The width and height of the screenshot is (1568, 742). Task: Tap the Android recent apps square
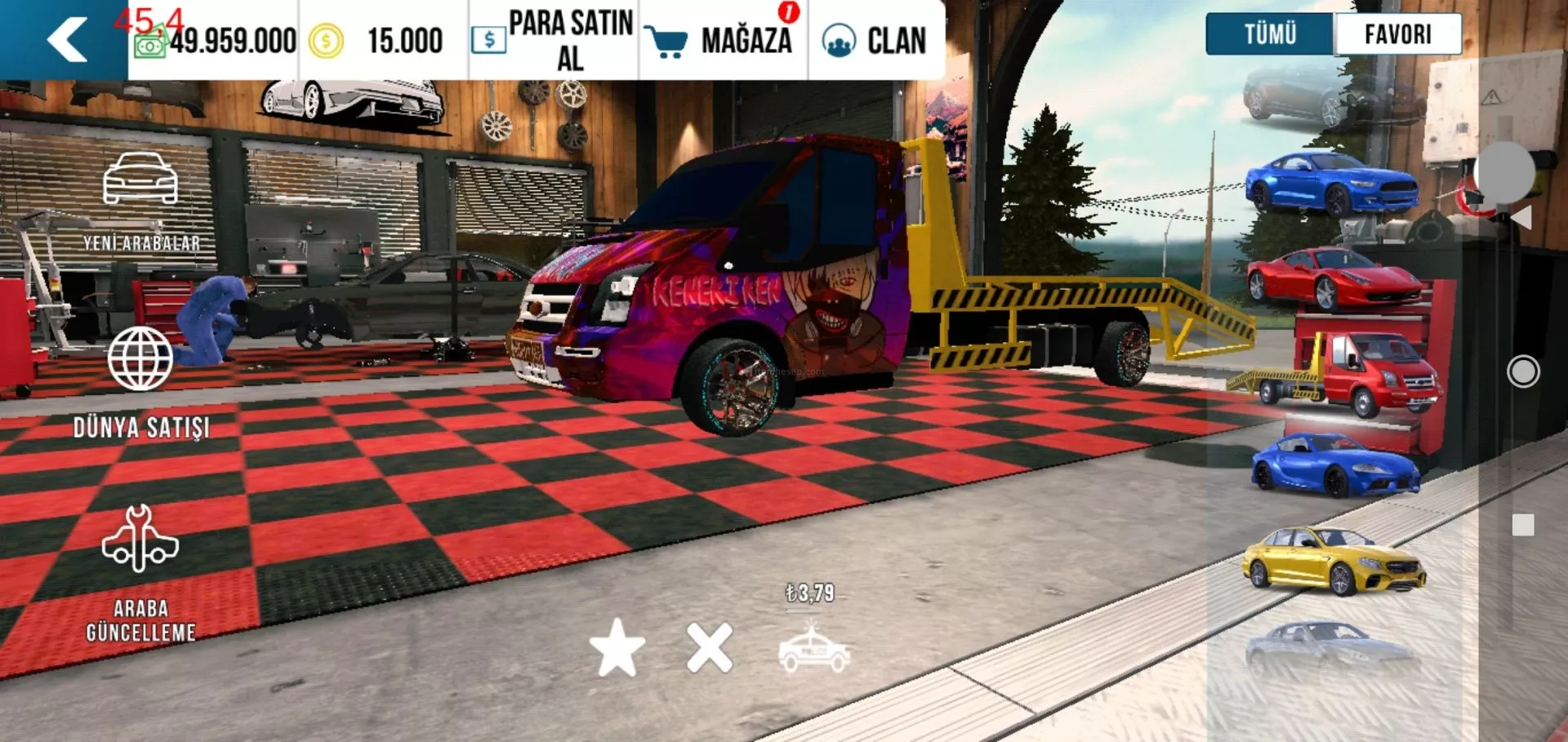[1523, 525]
